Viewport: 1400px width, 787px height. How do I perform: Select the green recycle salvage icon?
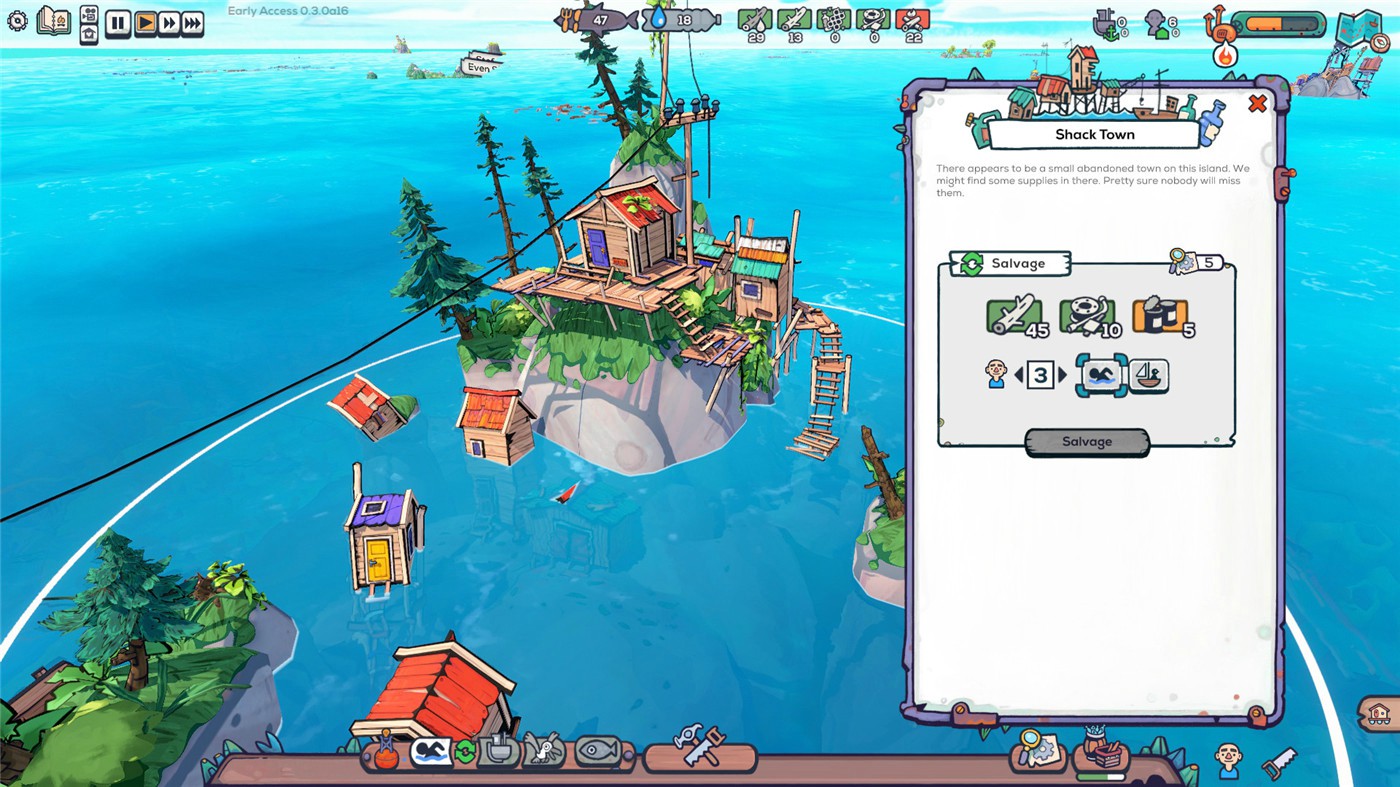[465, 750]
